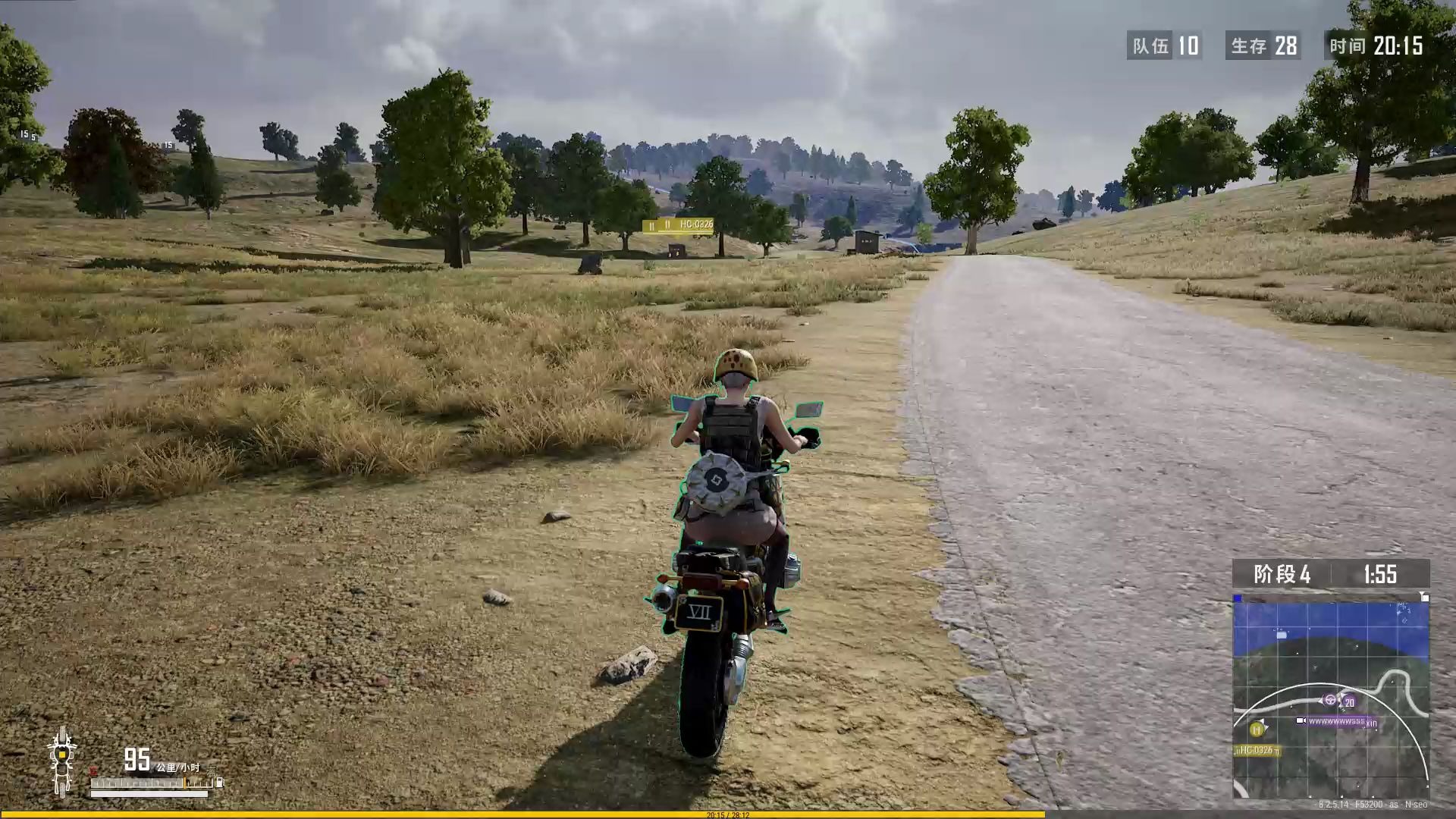This screenshot has height=819, width=1456.
Task: Click the purple steering wheel marker on minimap
Action: point(1329,699)
